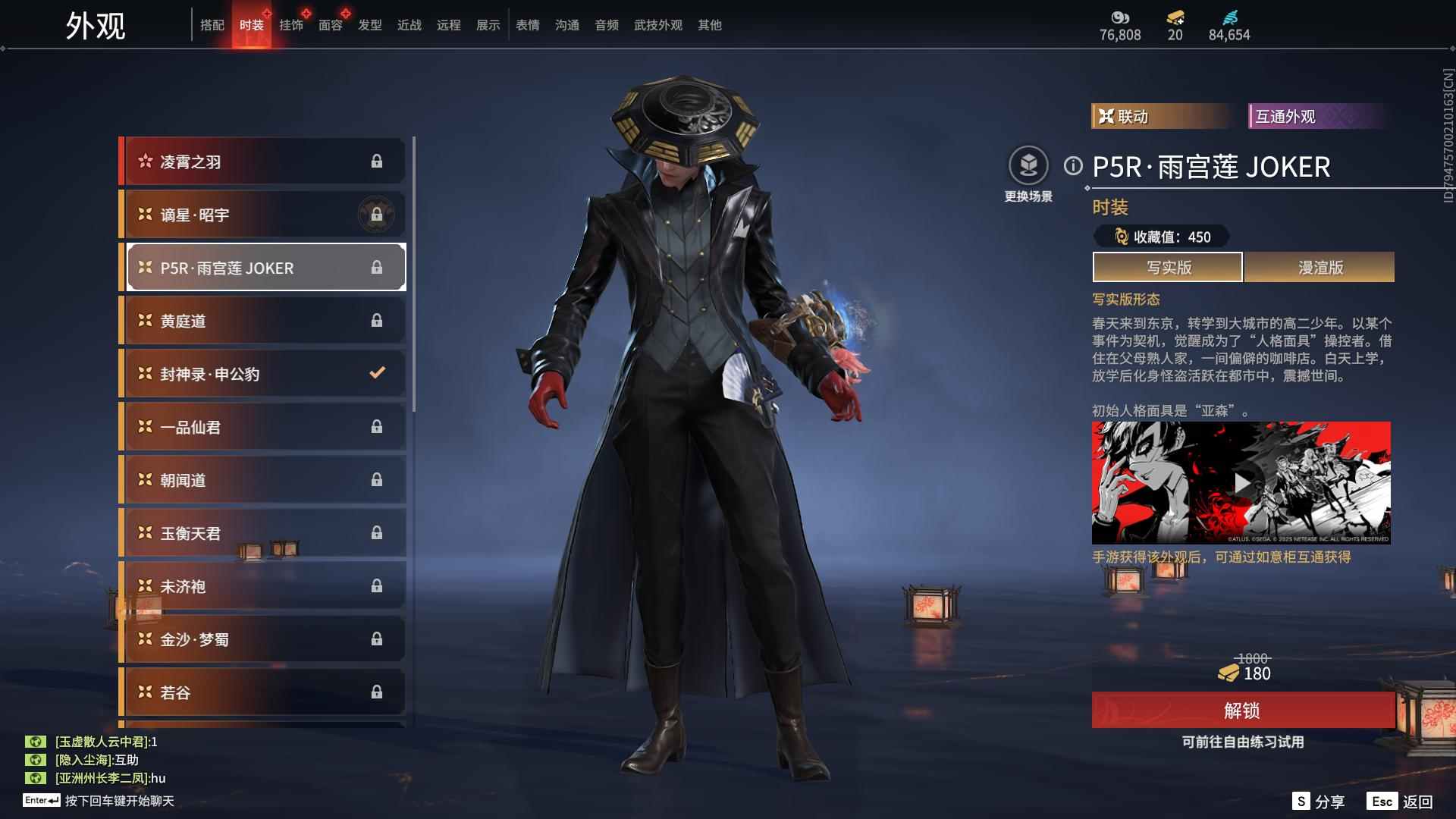Click the 返回 back button
The image size is (1456, 819).
tap(1401, 802)
